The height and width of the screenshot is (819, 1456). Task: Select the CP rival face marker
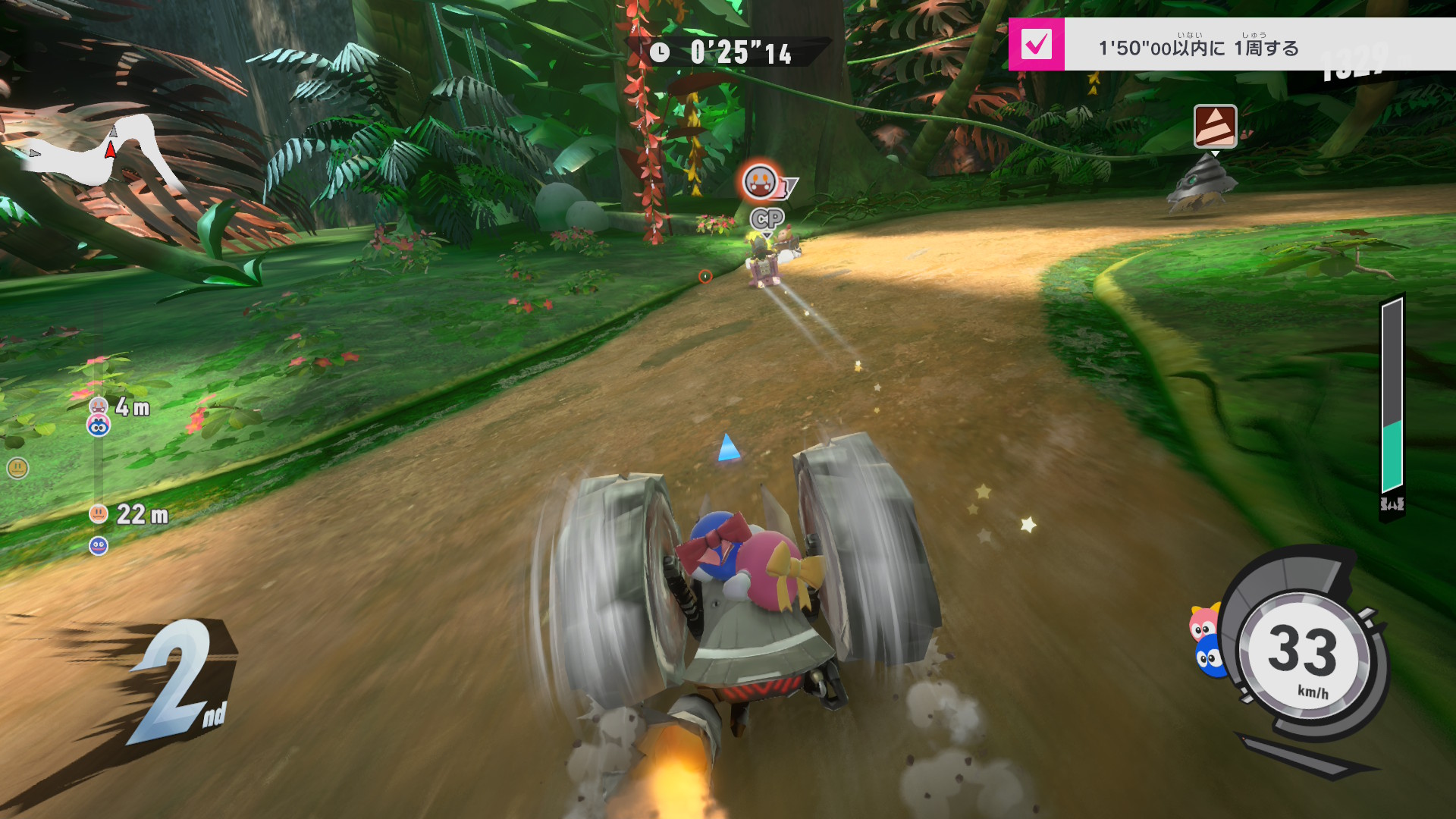click(x=760, y=182)
